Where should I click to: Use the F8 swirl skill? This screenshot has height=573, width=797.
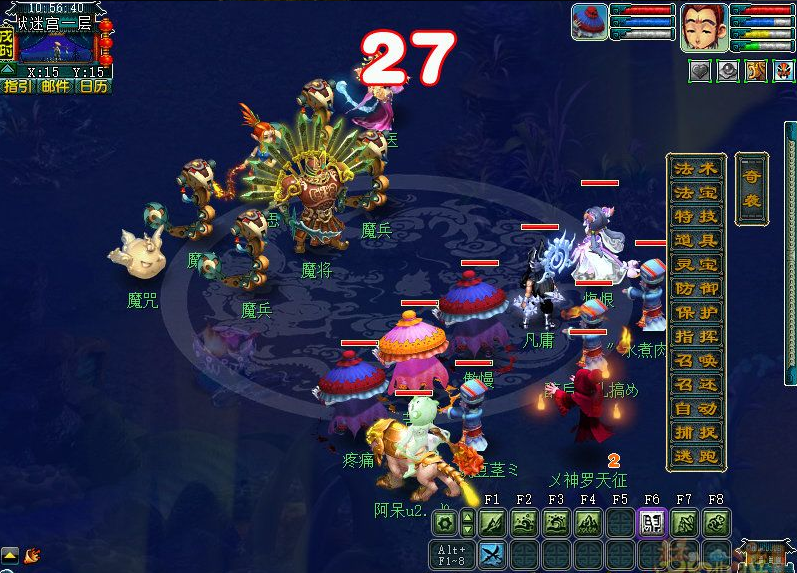click(x=715, y=522)
